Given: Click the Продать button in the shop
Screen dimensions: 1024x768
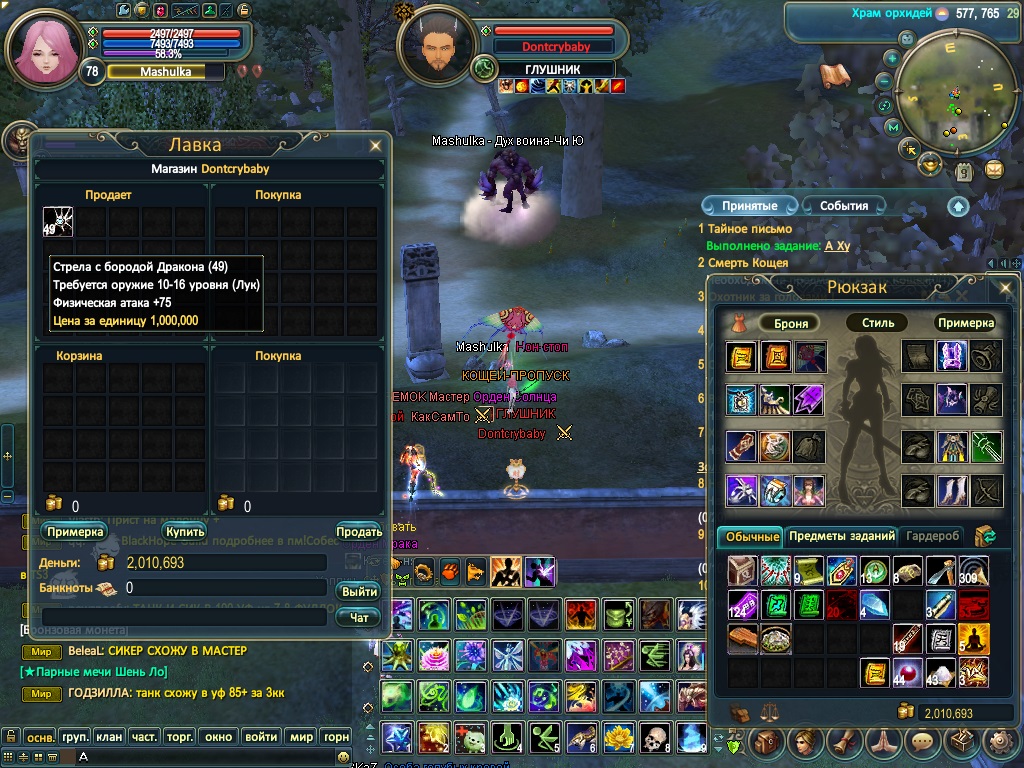Looking at the screenshot, I should (358, 532).
